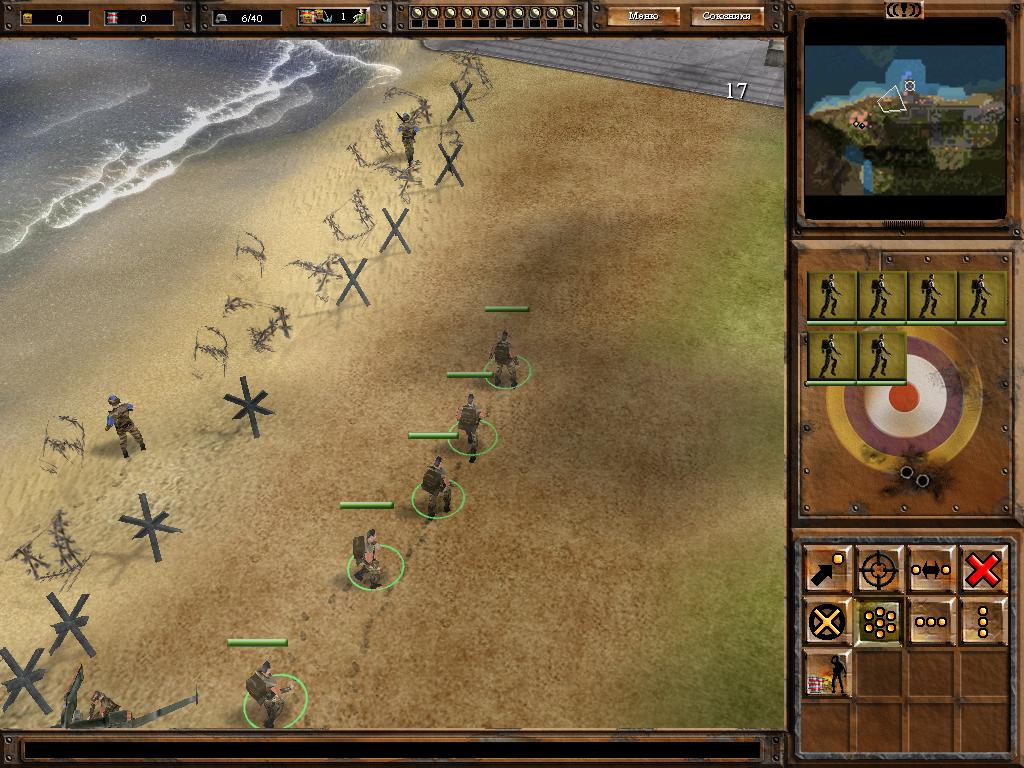
Task: Open the Меню button
Action: 643,16
